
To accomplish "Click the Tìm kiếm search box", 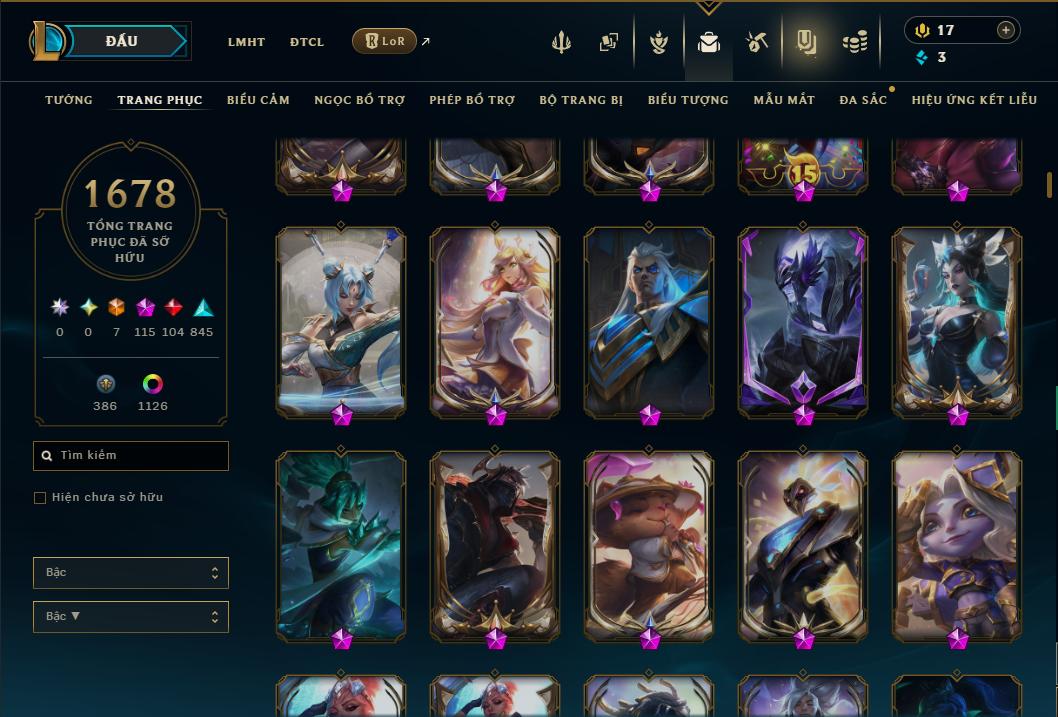I will 131,456.
